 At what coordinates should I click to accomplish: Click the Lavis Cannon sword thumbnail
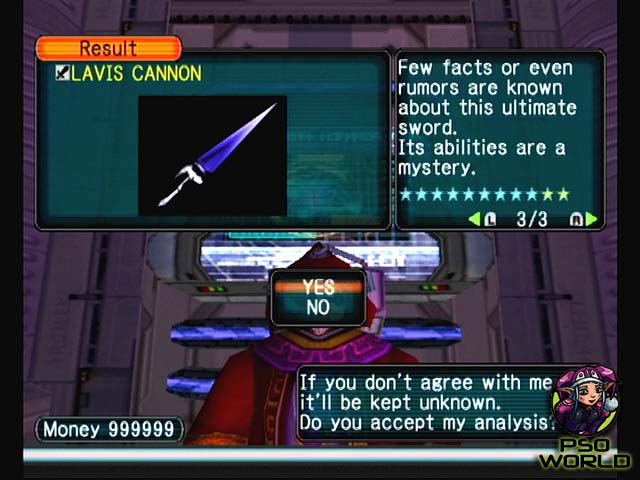[212, 155]
